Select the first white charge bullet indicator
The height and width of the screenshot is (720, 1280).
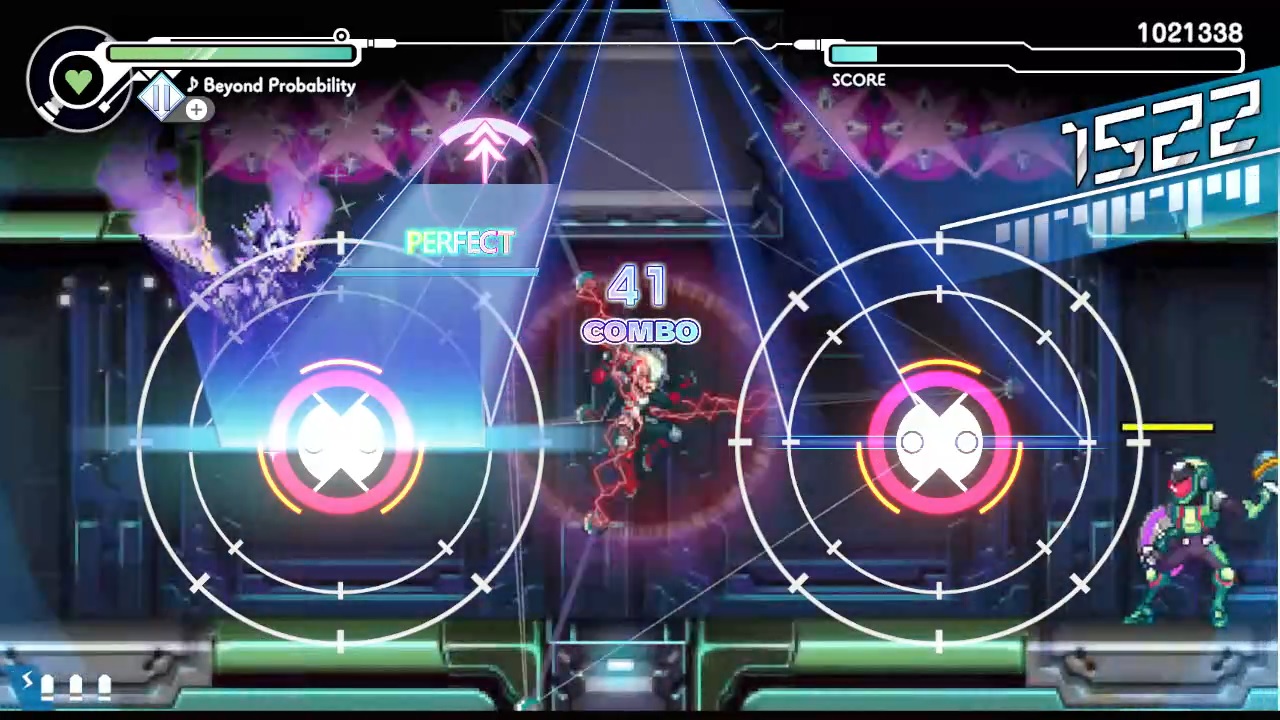47,684
